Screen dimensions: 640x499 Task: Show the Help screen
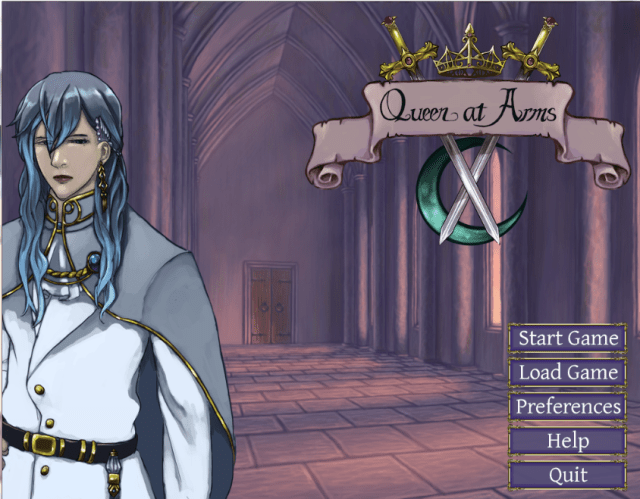tap(568, 441)
